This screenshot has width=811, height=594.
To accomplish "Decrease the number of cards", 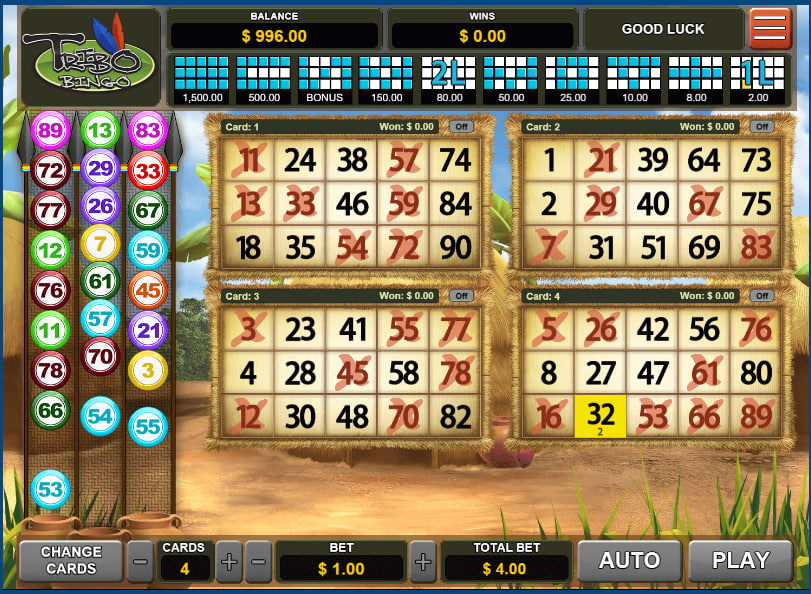I will pos(141,562).
